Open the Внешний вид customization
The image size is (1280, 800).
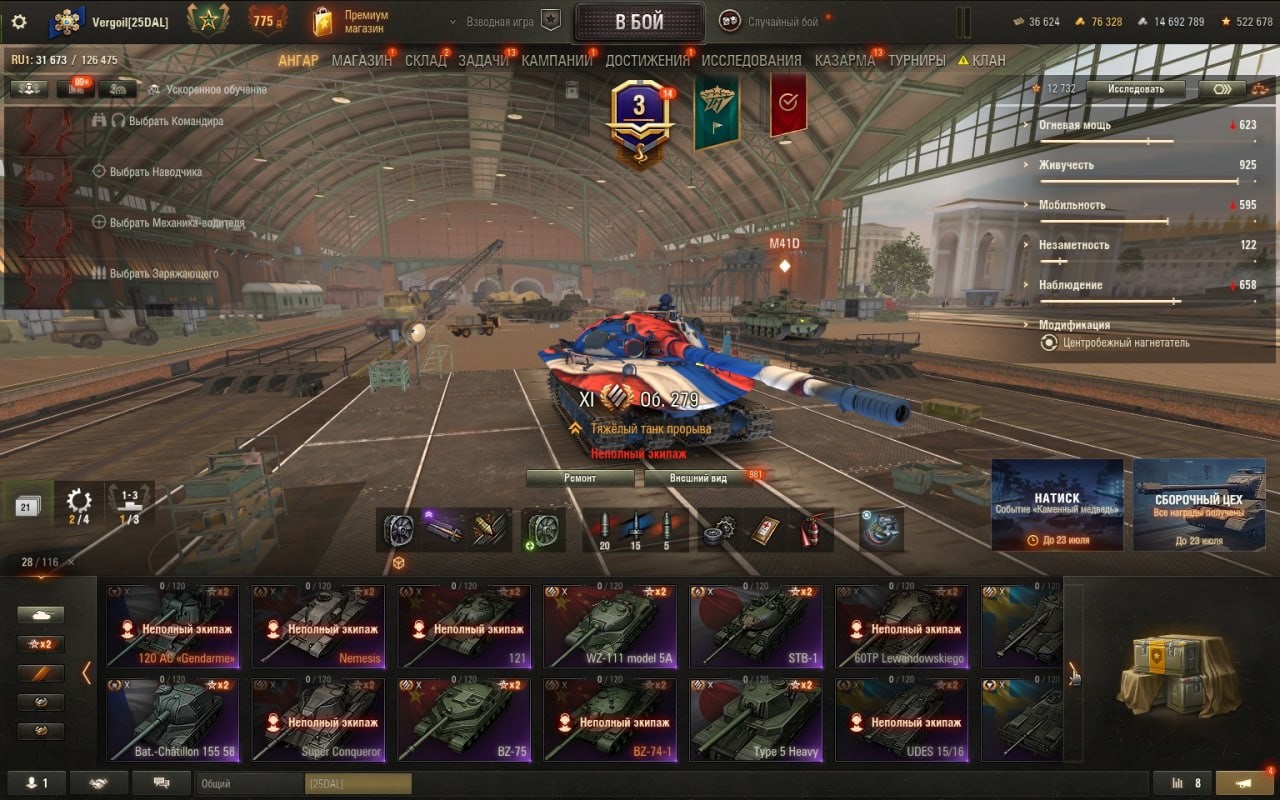coord(698,478)
